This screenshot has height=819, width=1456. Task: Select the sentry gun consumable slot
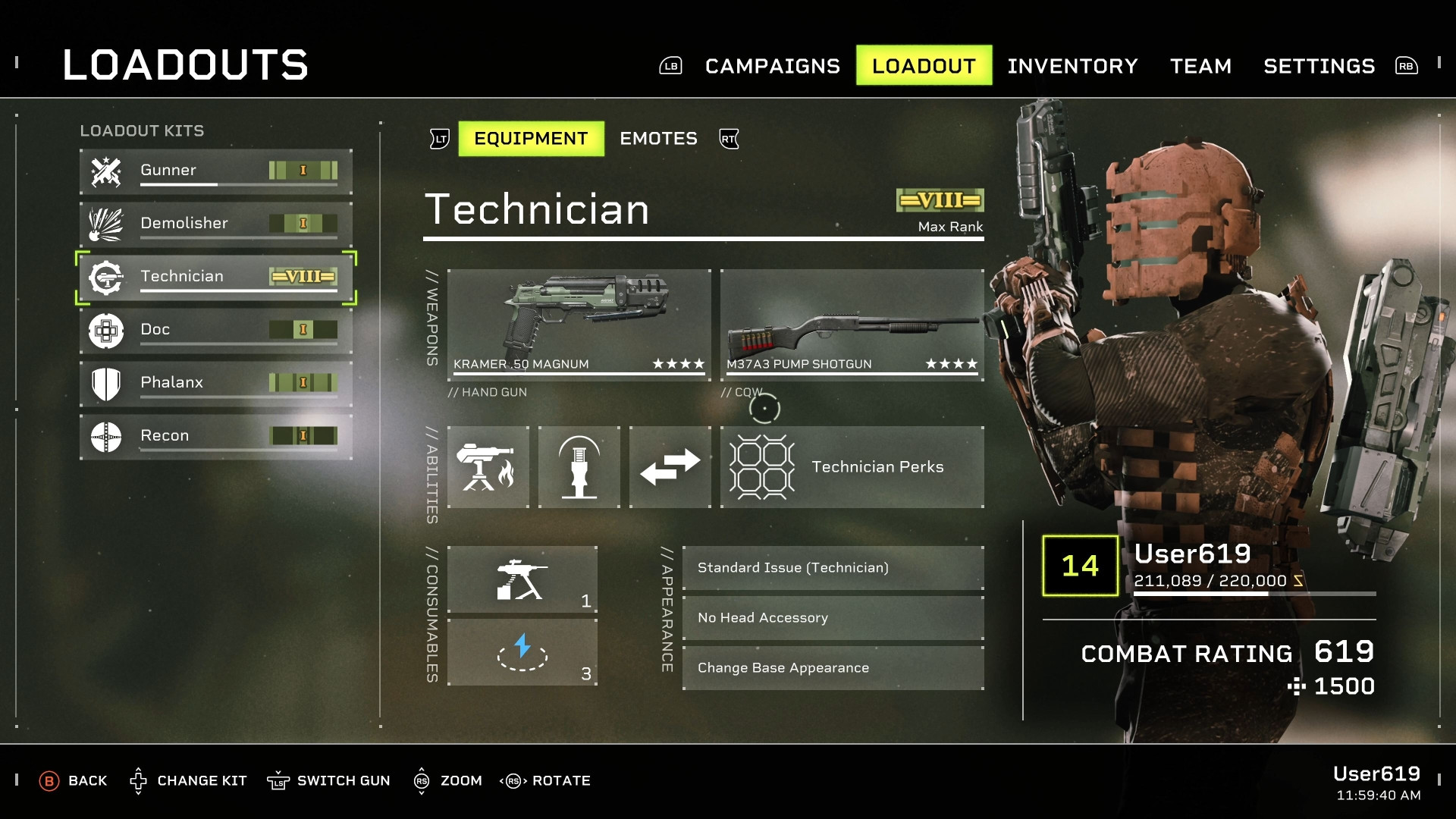coord(522,579)
